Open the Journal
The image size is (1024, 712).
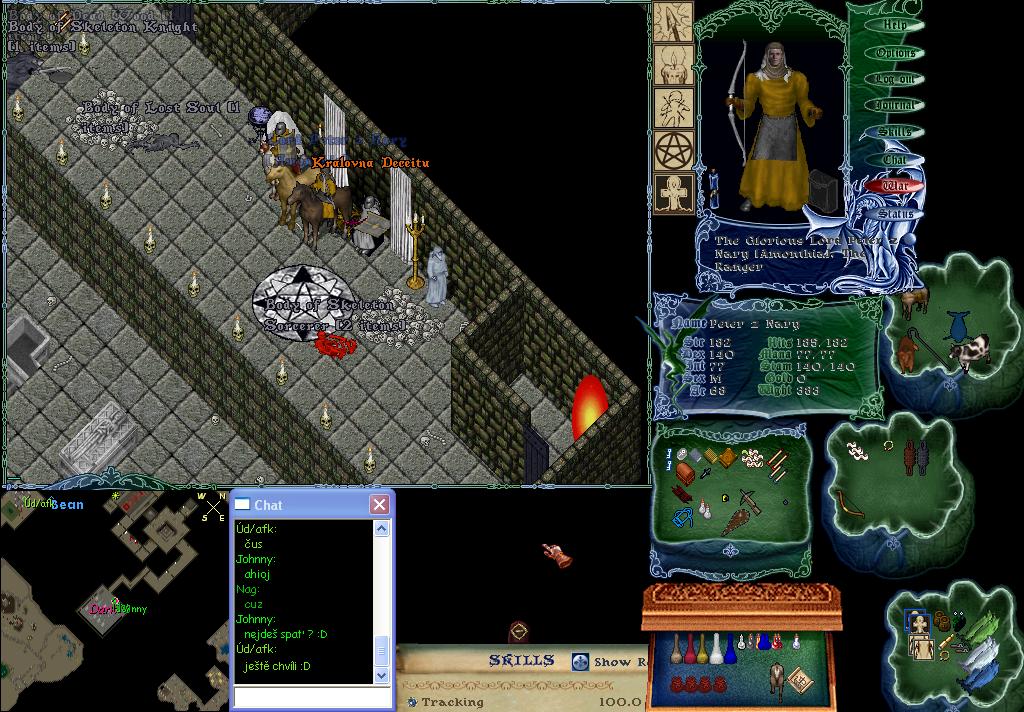point(895,105)
